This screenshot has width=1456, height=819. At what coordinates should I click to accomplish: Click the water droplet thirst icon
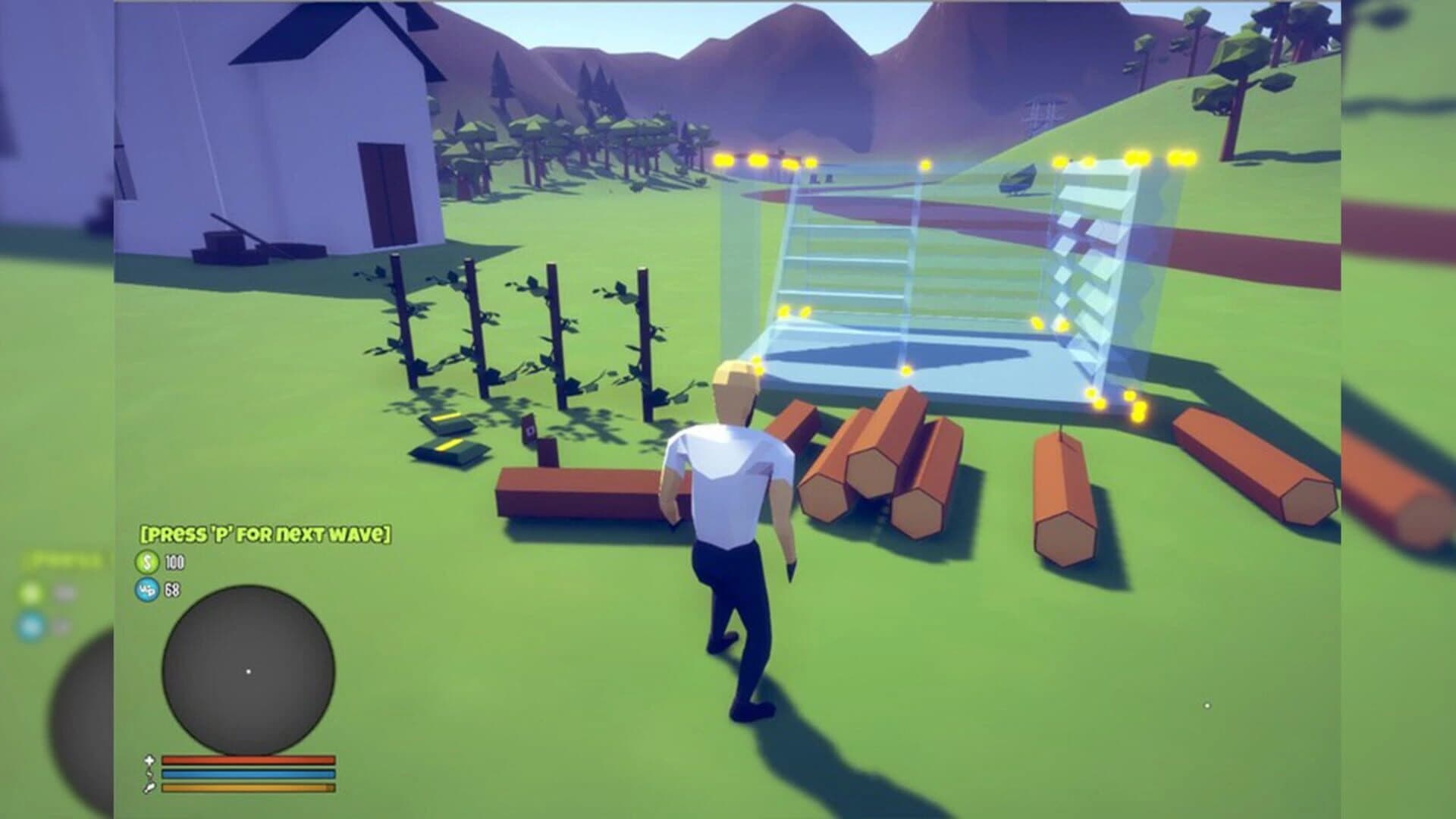click(149, 774)
